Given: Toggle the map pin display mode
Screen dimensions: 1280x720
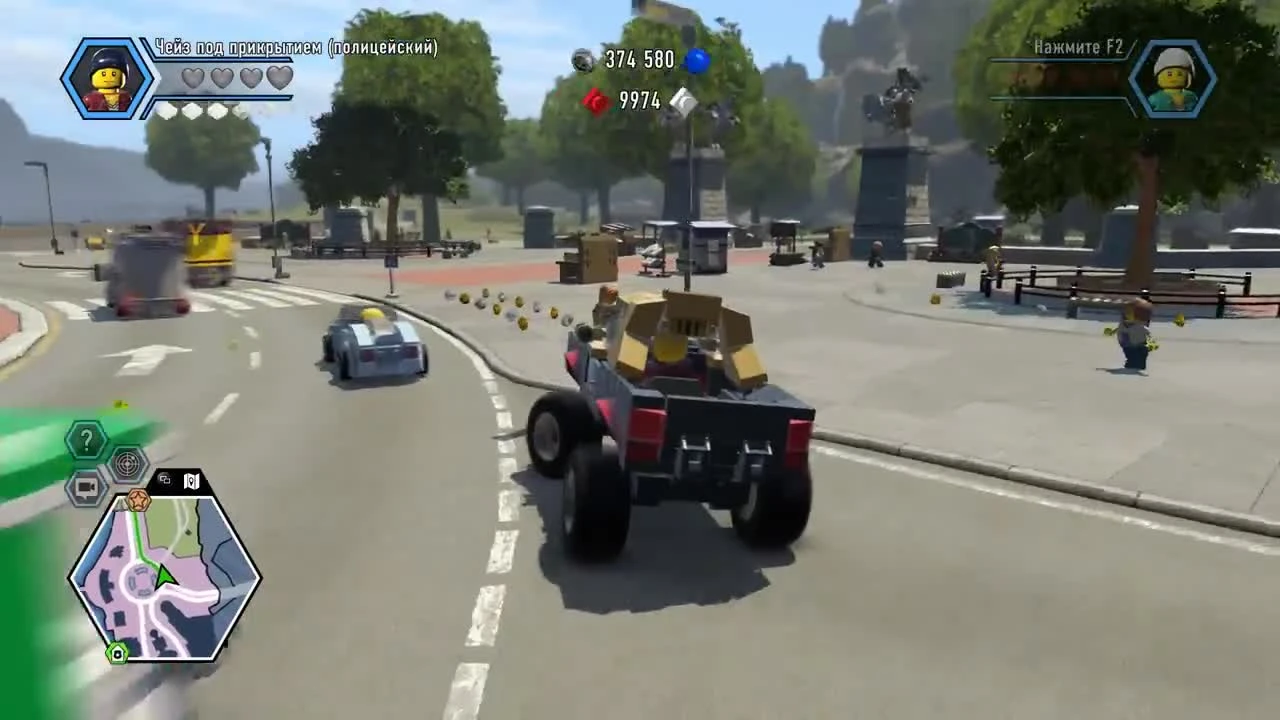Looking at the screenshot, I should pos(192,481).
